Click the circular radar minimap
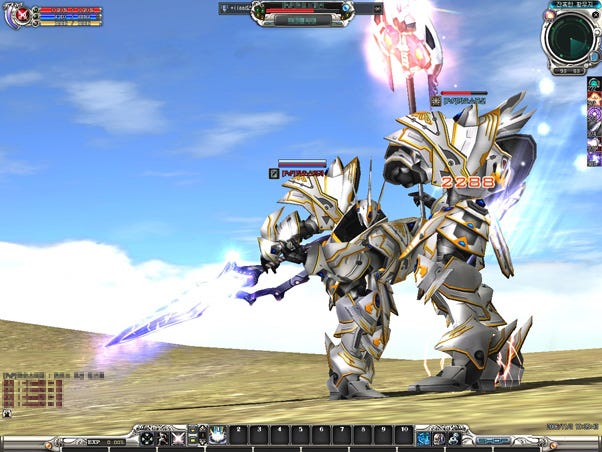602x452 pixels. (571, 38)
